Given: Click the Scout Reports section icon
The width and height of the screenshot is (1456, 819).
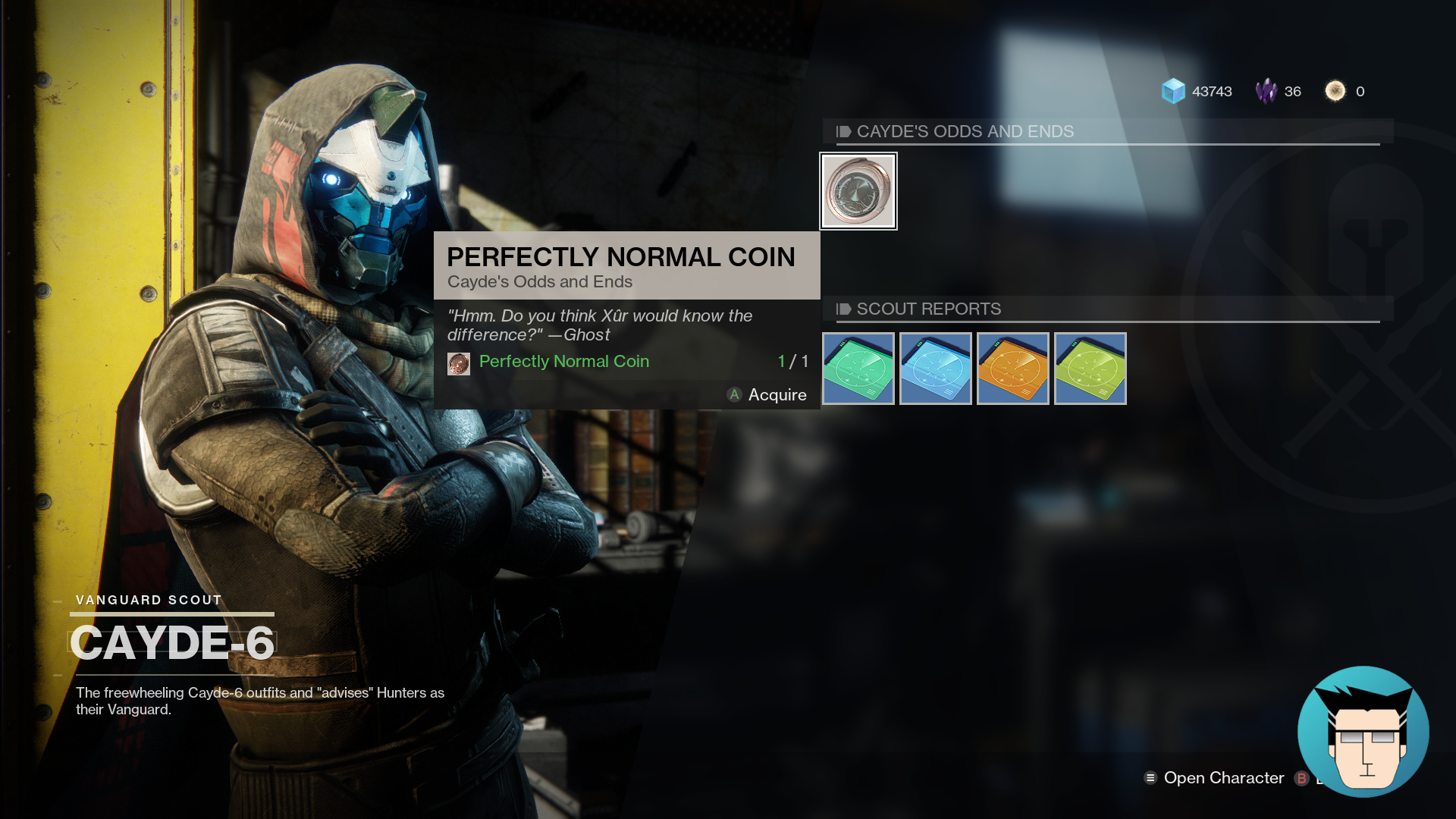Looking at the screenshot, I should point(843,309).
